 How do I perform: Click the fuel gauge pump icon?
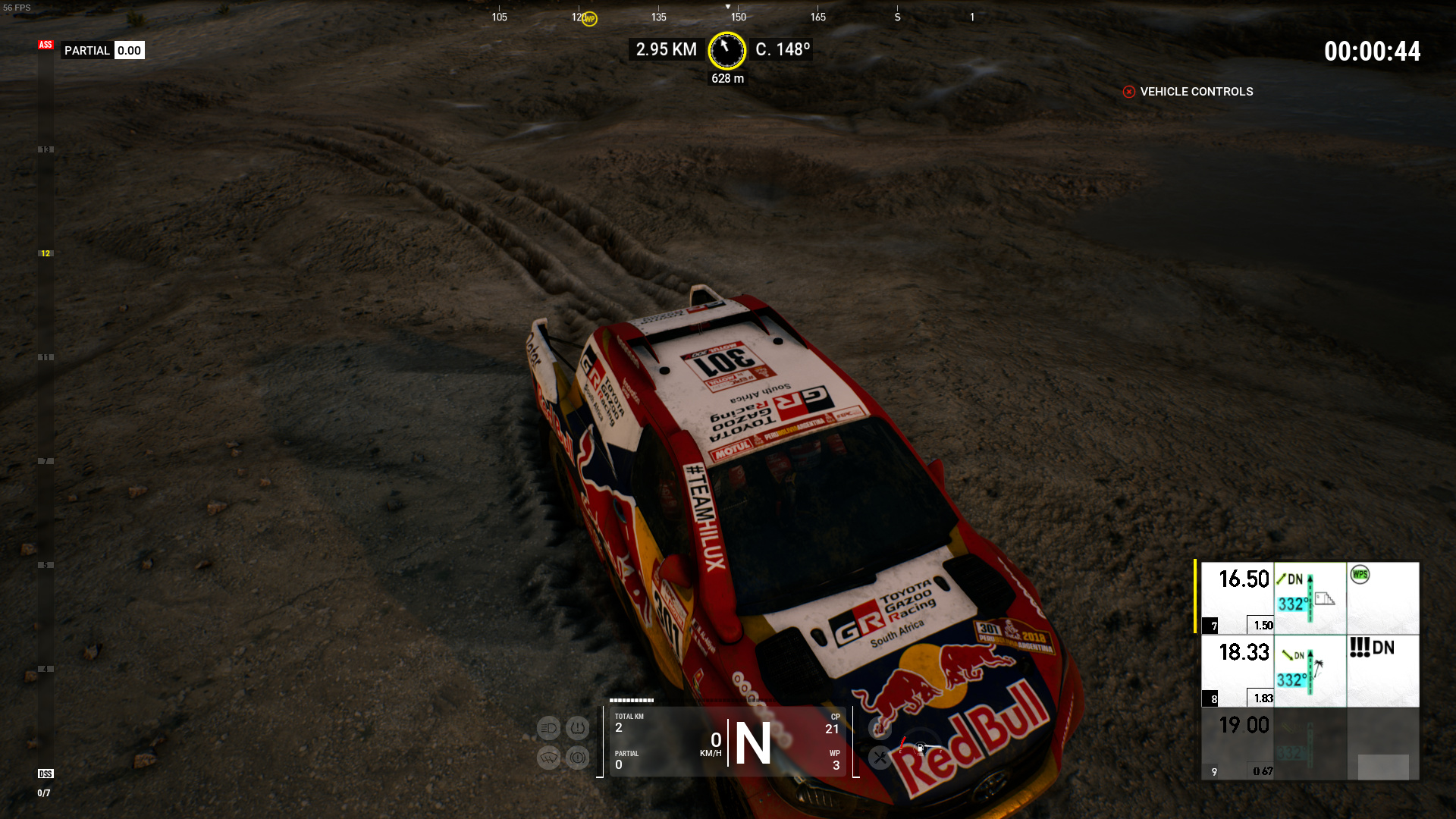[920, 748]
